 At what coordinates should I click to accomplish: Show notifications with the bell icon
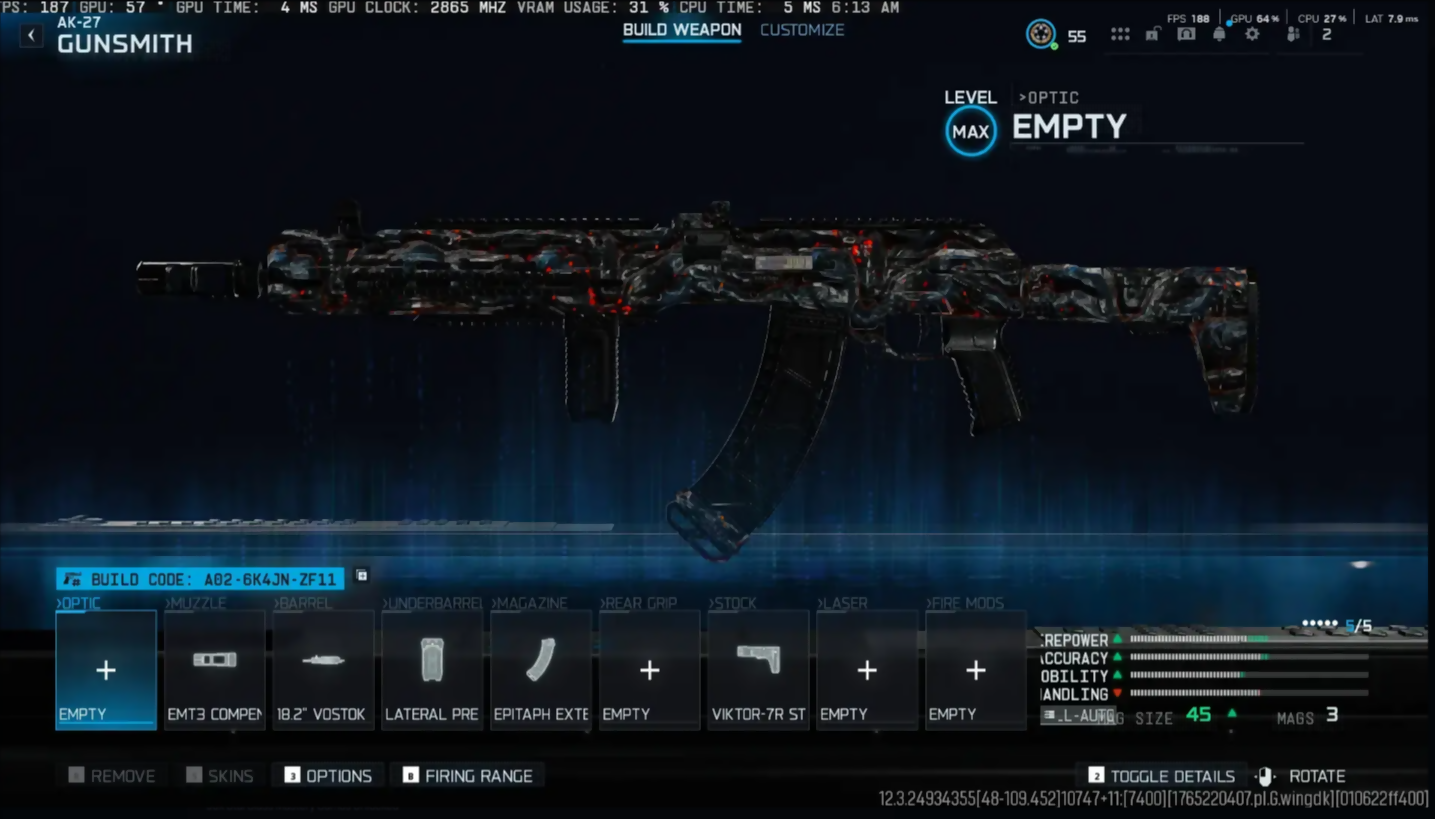coord(1219,34)
